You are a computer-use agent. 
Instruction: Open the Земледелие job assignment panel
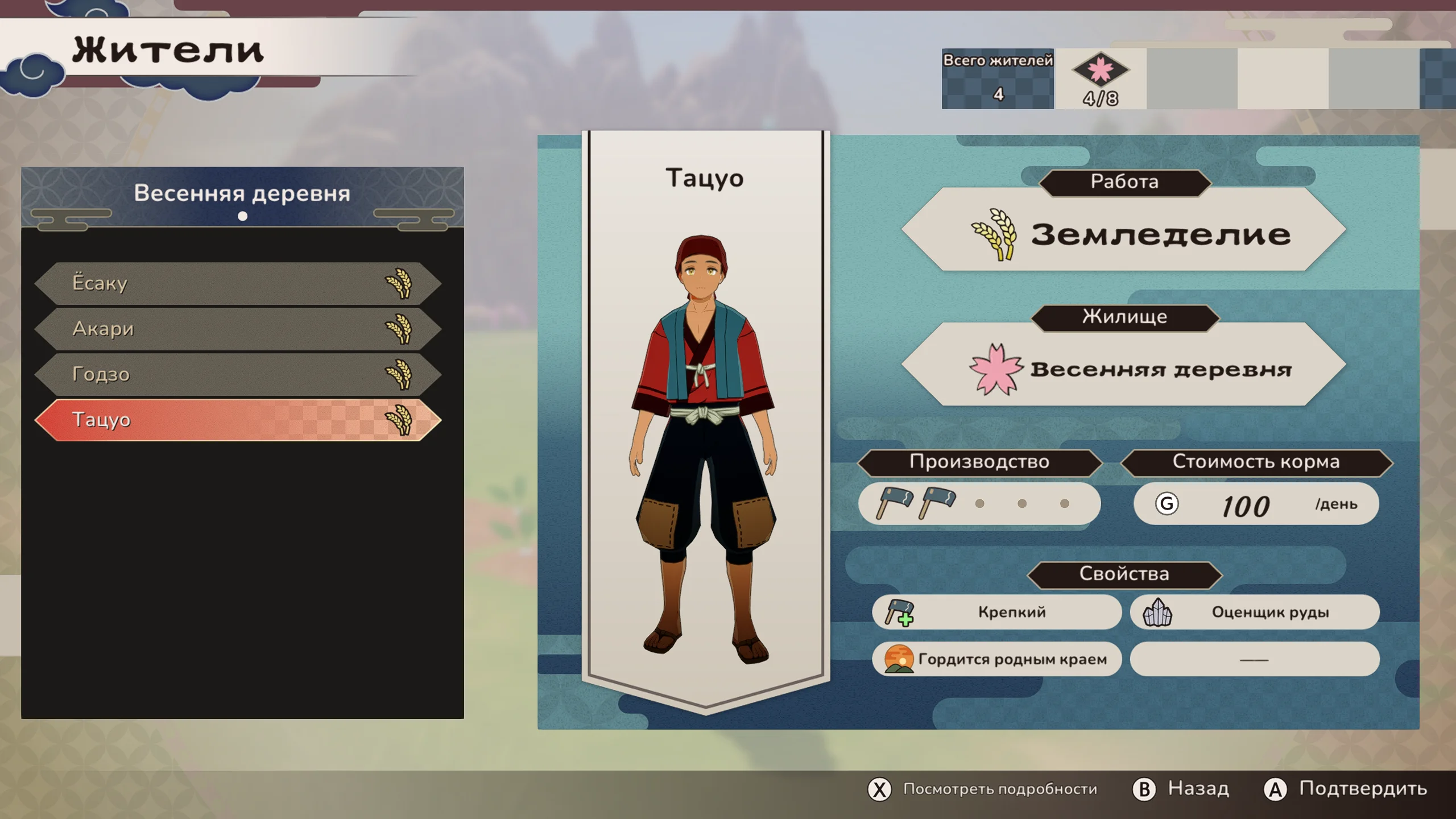[x=1124, y=234]
